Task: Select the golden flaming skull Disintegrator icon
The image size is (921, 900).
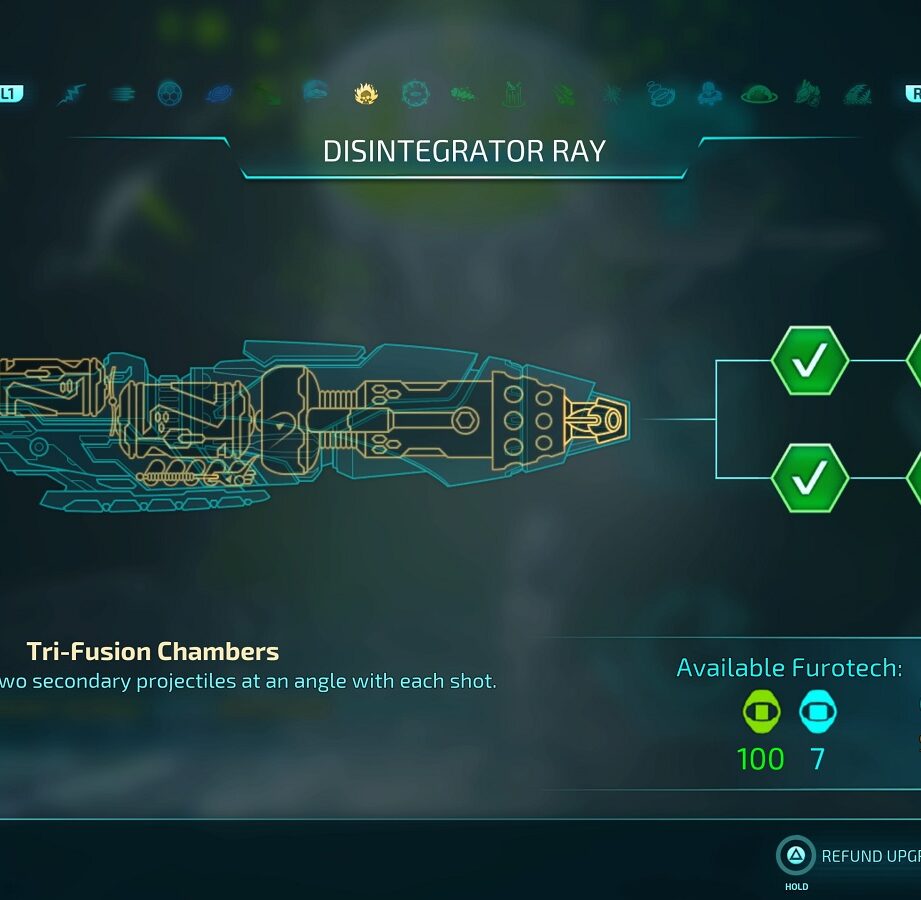Action: point(366,94)
